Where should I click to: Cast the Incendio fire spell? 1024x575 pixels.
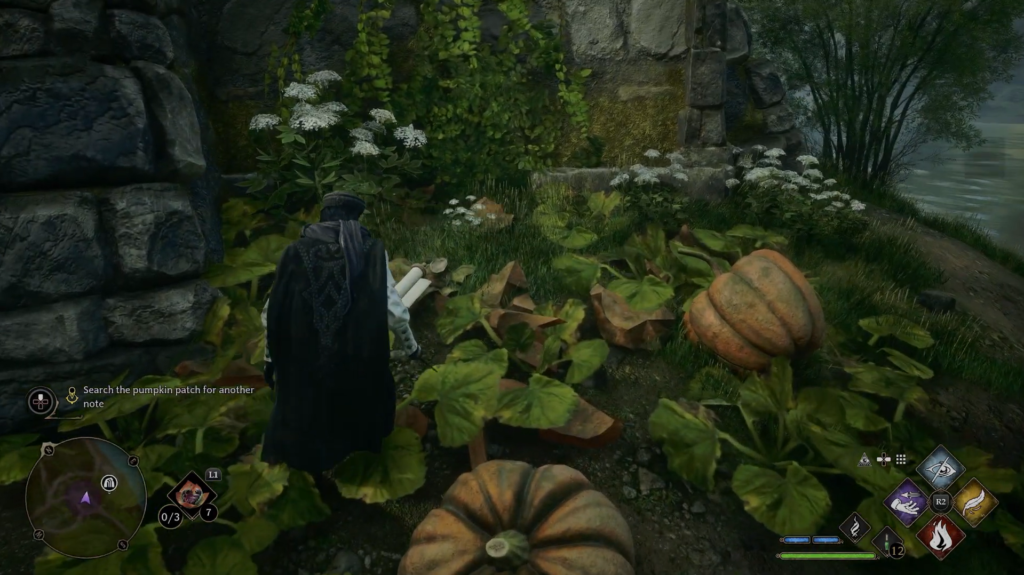pyautogui.click(x=940, y=535)
